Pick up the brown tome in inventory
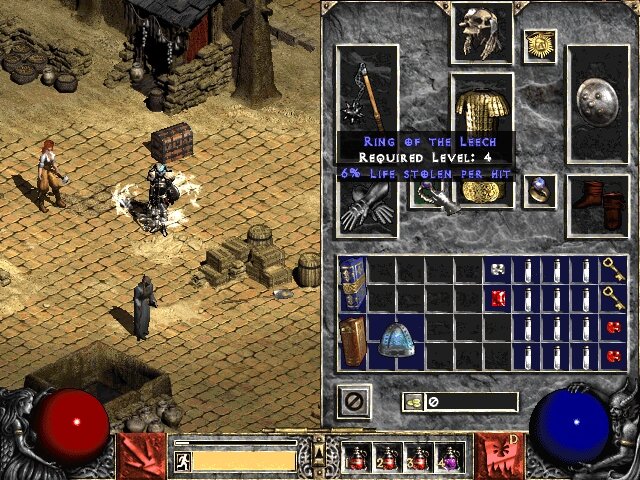 click(x=351, y=340)
